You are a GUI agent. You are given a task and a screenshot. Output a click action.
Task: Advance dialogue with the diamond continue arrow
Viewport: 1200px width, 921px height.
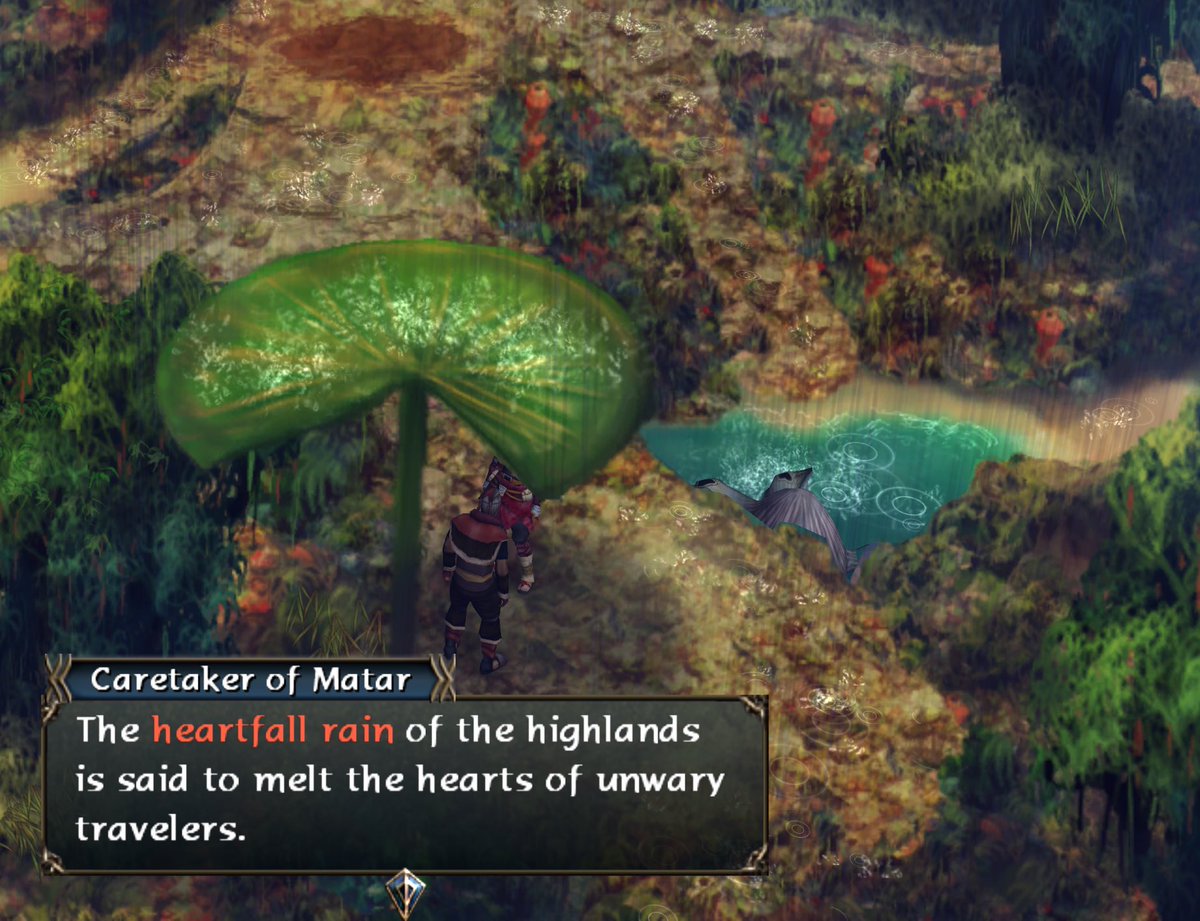click(405, 890)
